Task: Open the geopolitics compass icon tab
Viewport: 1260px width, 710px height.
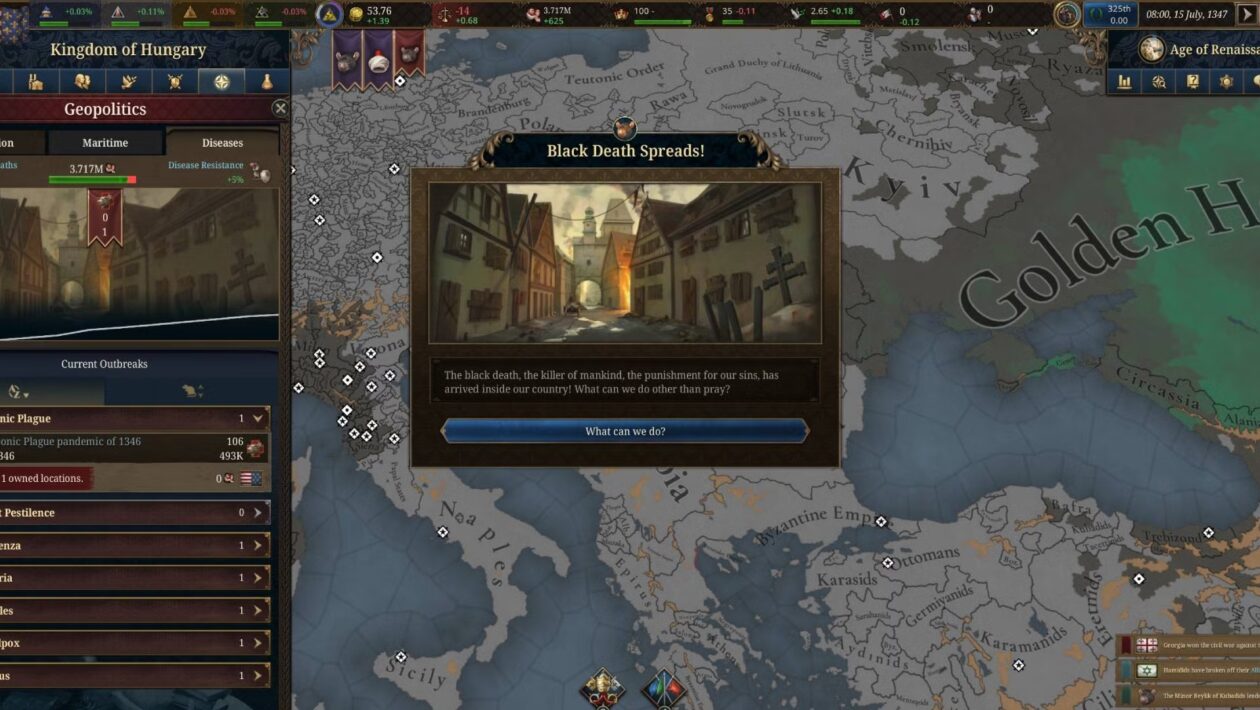Action: coord(221,82)
